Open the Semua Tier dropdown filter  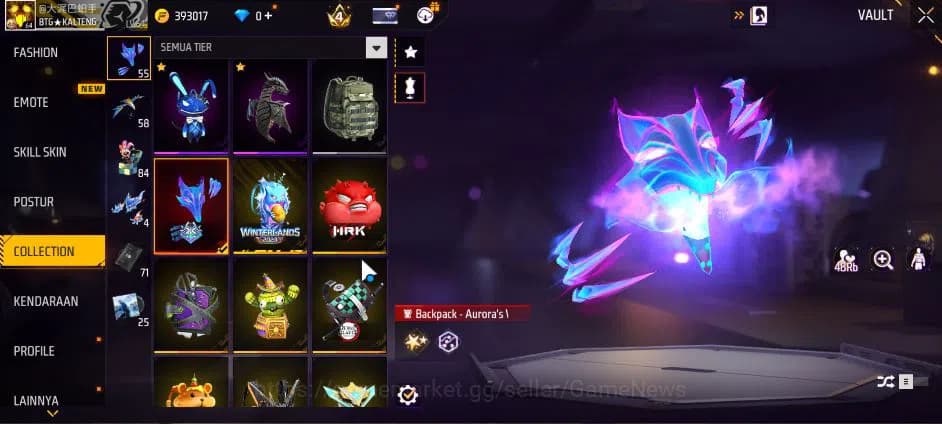[376, 48]
